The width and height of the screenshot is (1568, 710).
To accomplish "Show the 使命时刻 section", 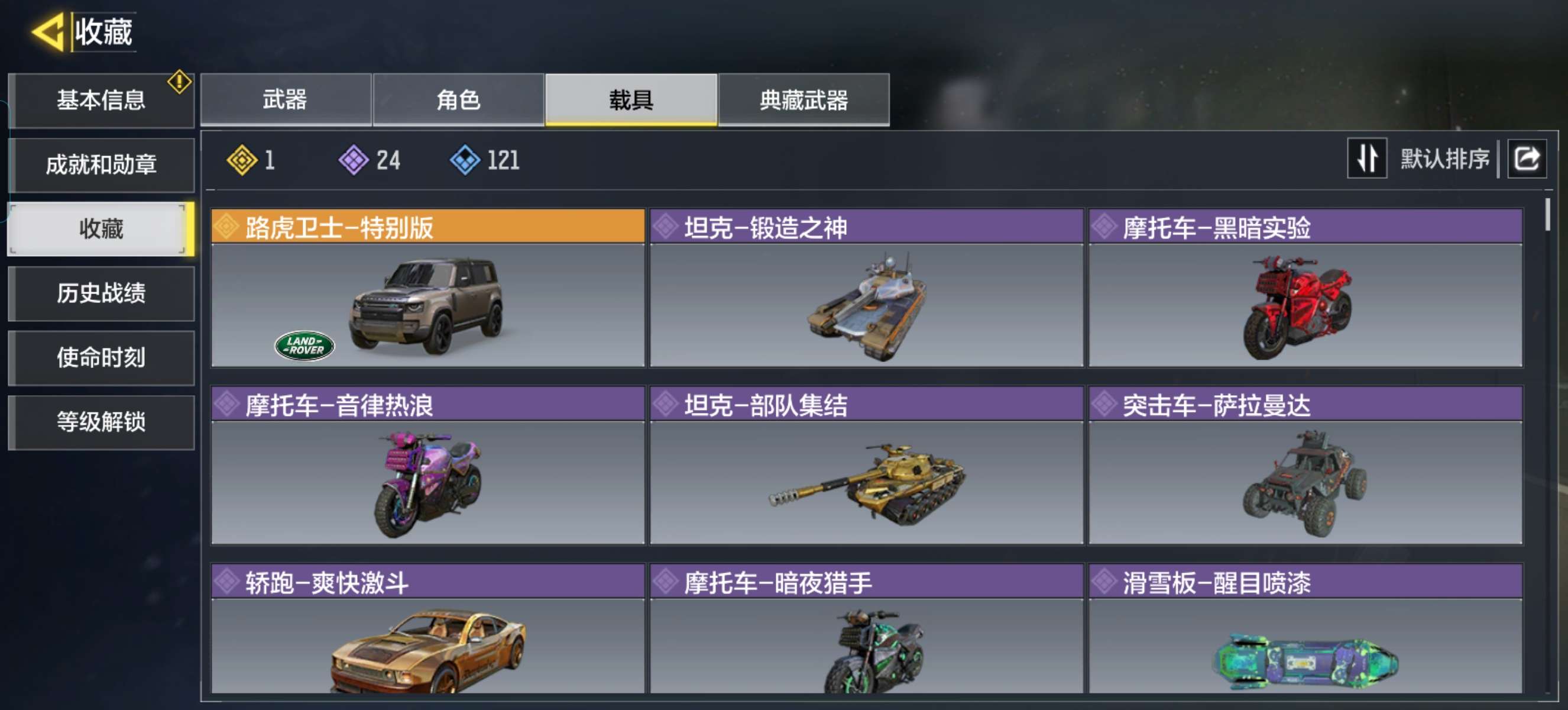I will (x=101, y=358).
